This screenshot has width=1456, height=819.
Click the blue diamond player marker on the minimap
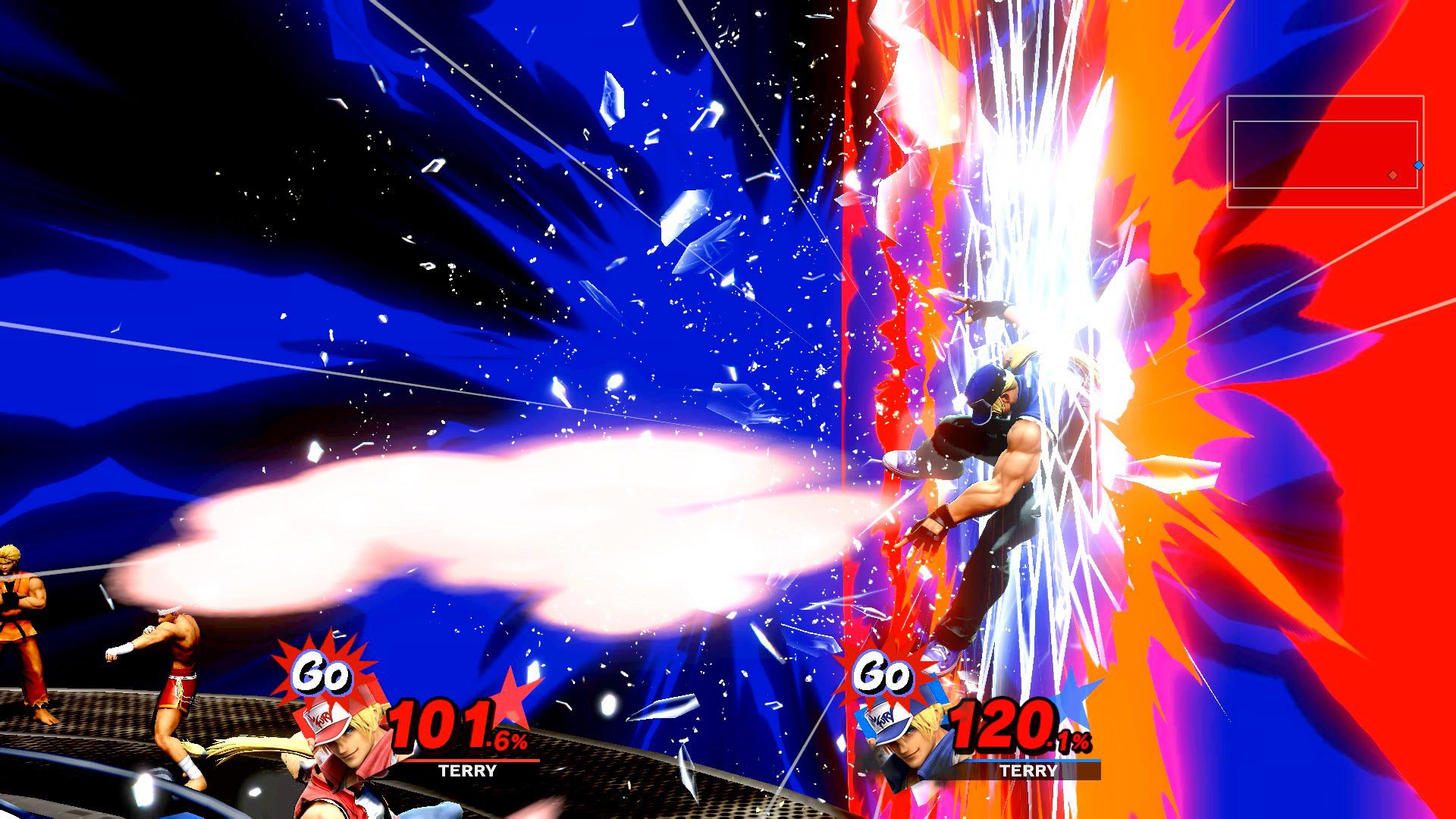pos(1419,165)
